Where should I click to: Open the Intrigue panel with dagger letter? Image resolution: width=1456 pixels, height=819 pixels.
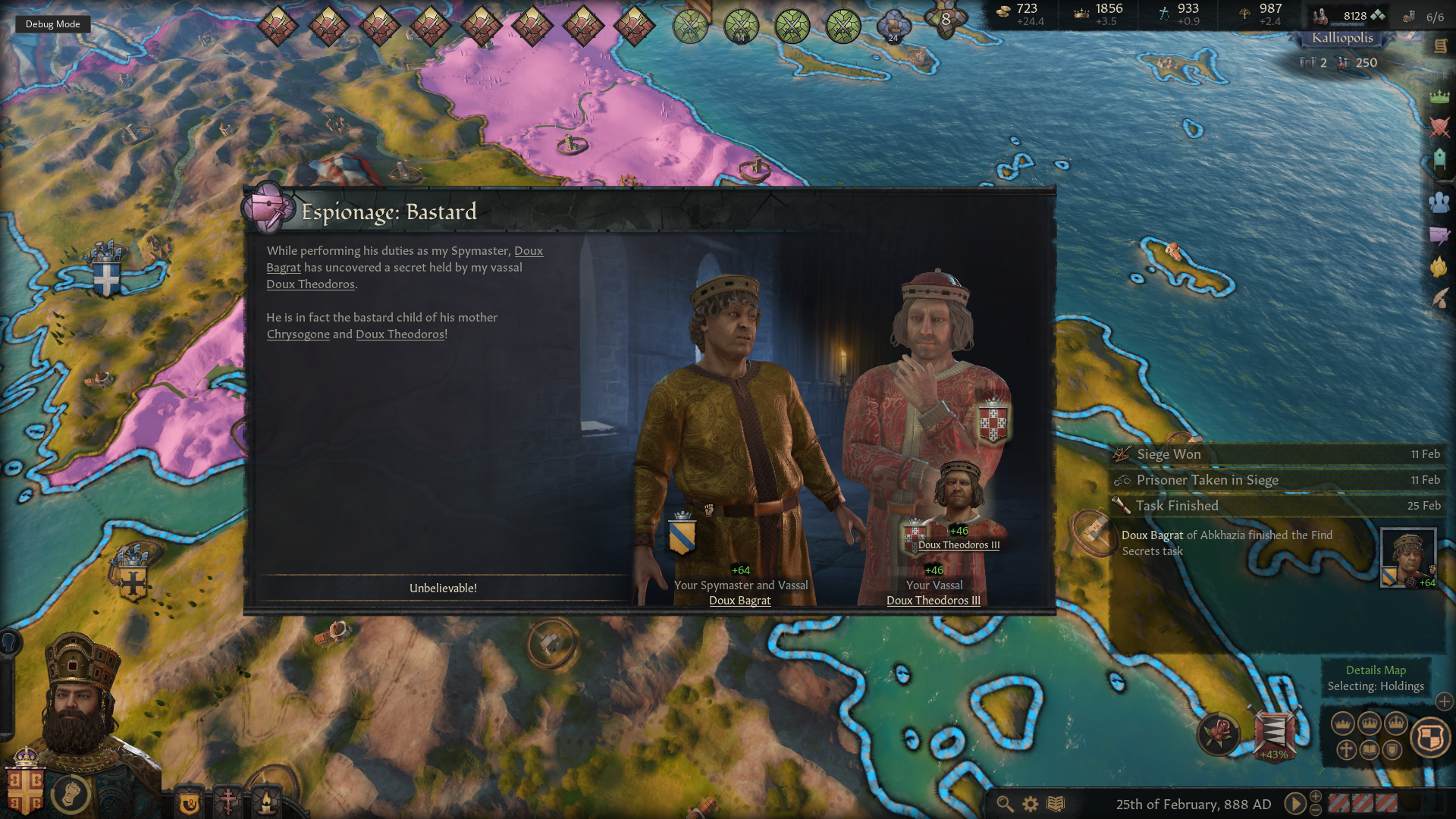coord(1439,235)
